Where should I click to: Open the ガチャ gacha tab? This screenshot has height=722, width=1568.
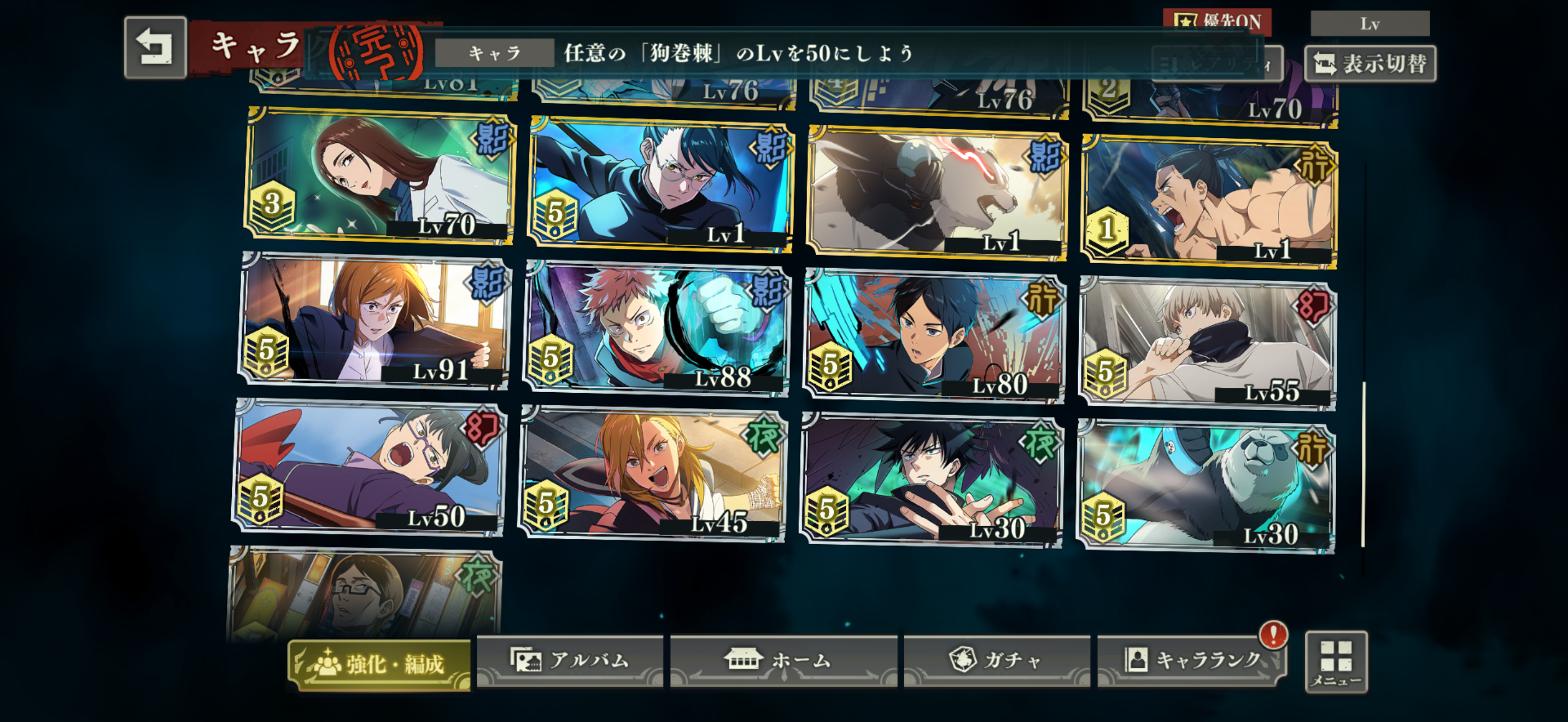click(997, 661)
